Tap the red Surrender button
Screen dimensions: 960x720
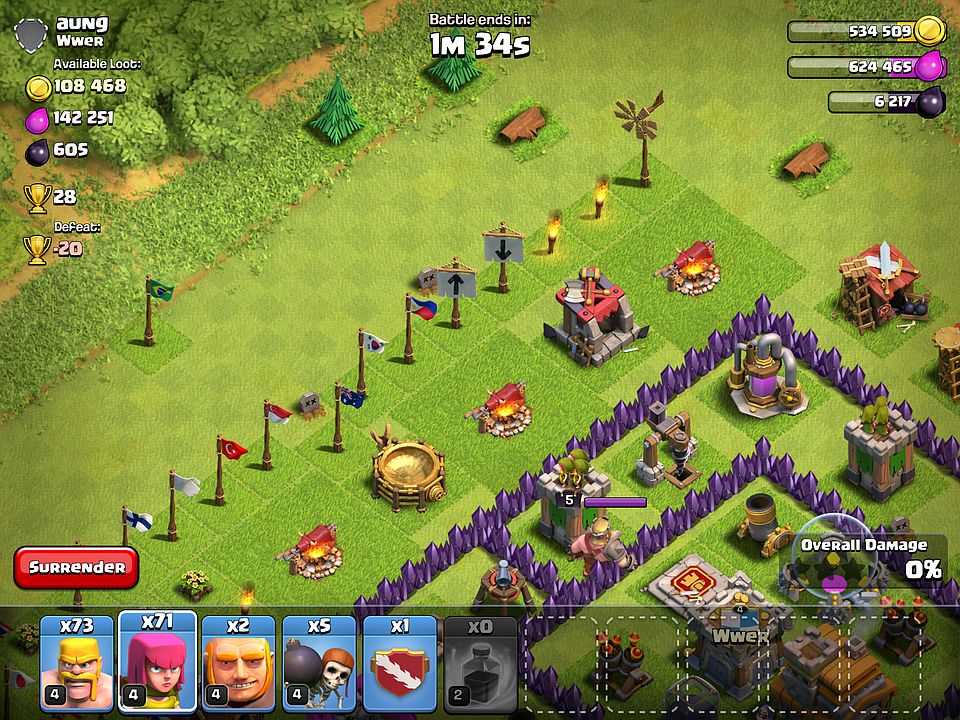pyautogui.click(x=77, y=567)
